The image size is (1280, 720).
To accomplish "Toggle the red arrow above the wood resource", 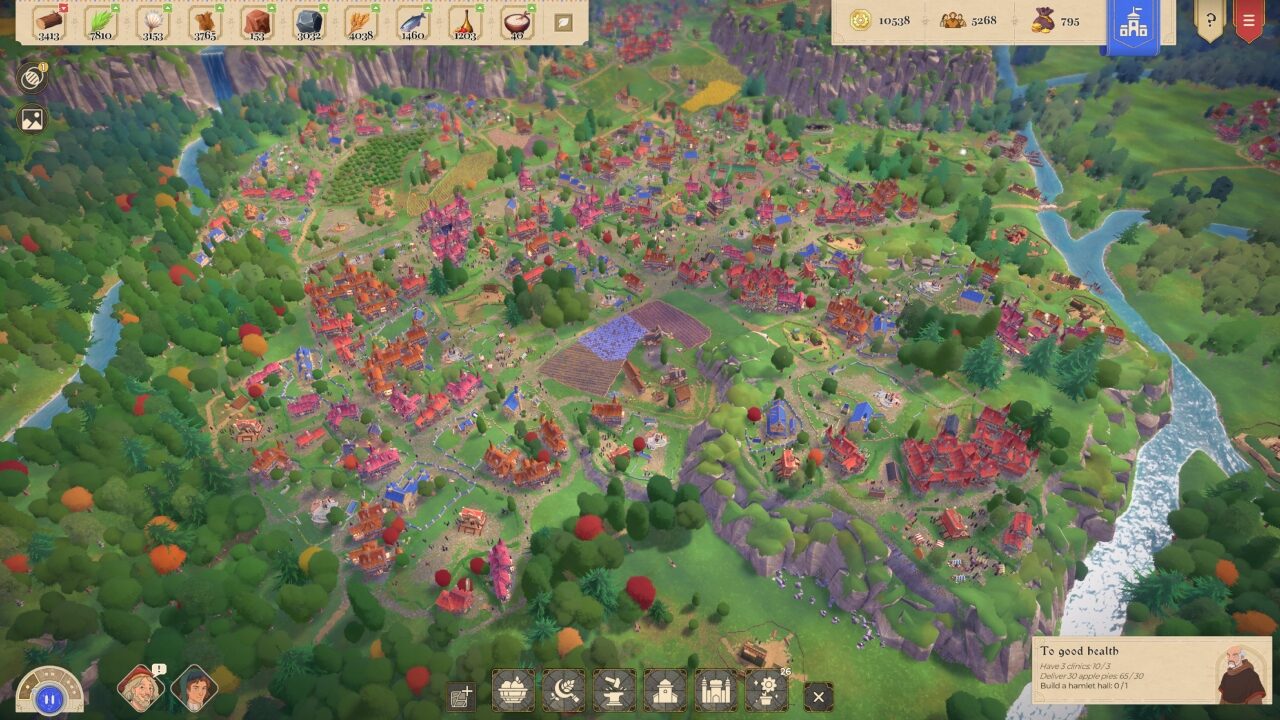I will pos(63,8).
